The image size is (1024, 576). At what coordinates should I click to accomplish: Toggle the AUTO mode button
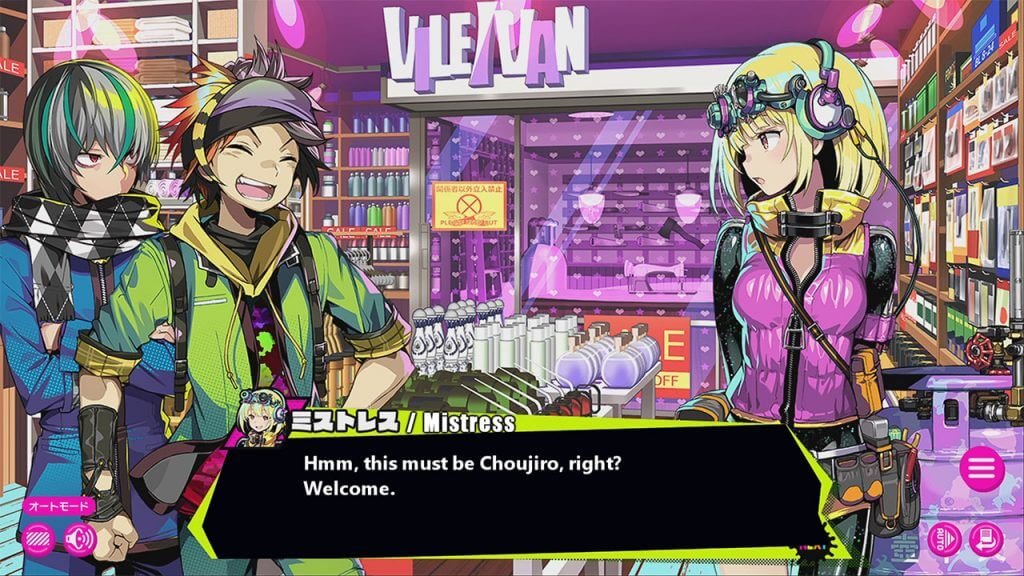(945, 539)
